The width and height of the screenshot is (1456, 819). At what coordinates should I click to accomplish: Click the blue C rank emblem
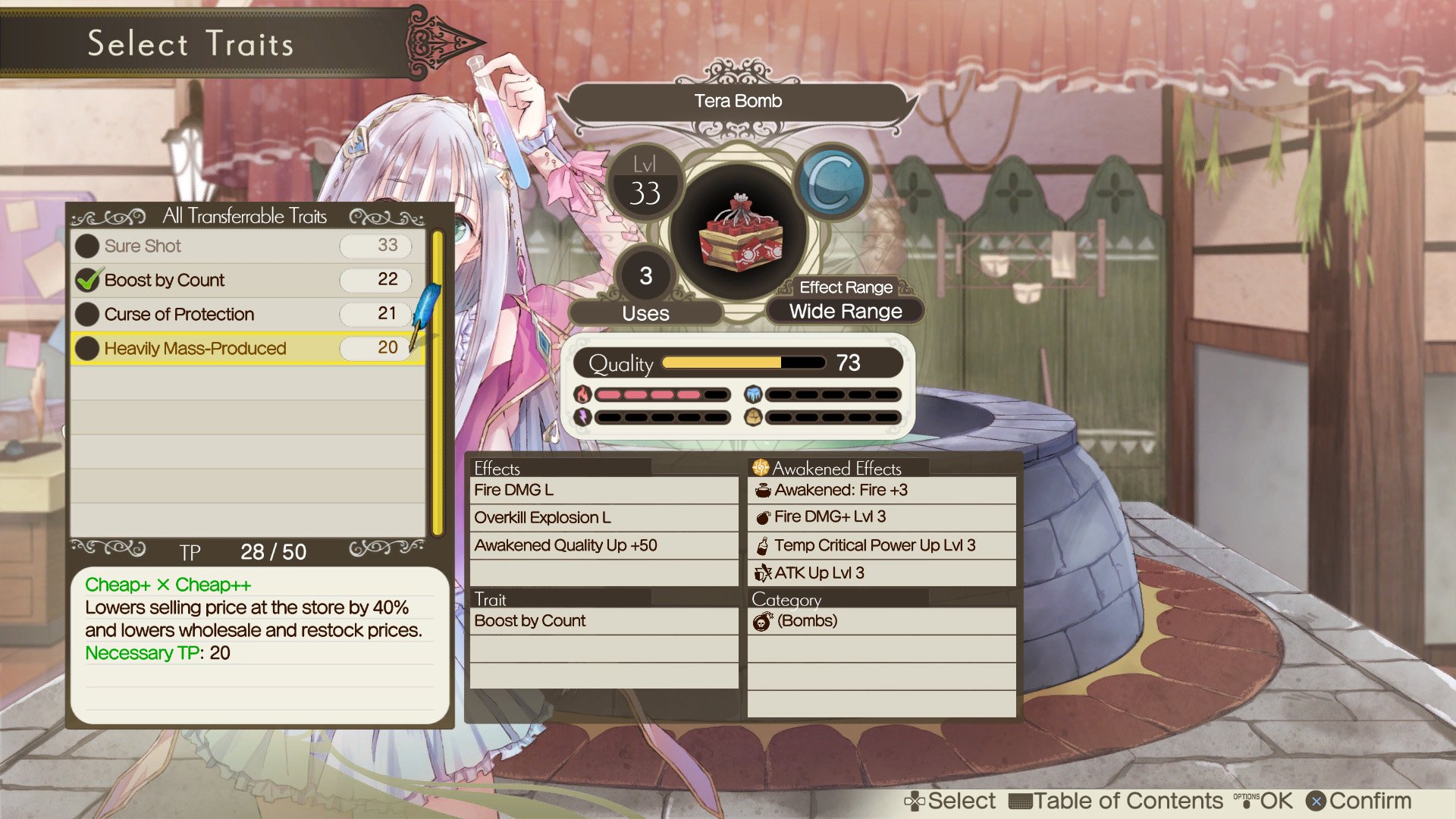click(833, 182)
